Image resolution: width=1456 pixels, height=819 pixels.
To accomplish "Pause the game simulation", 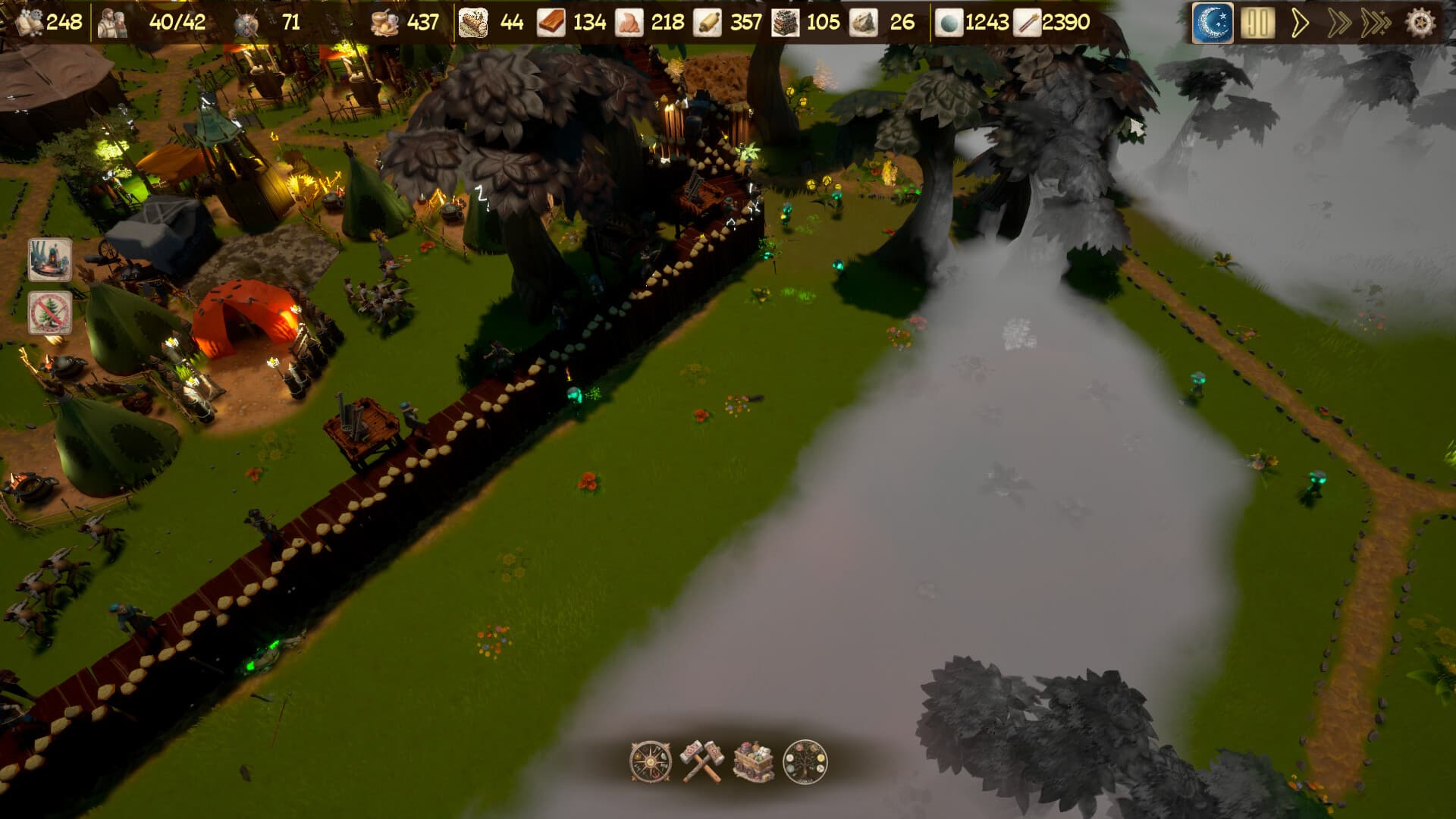I will click(1259, 23).
